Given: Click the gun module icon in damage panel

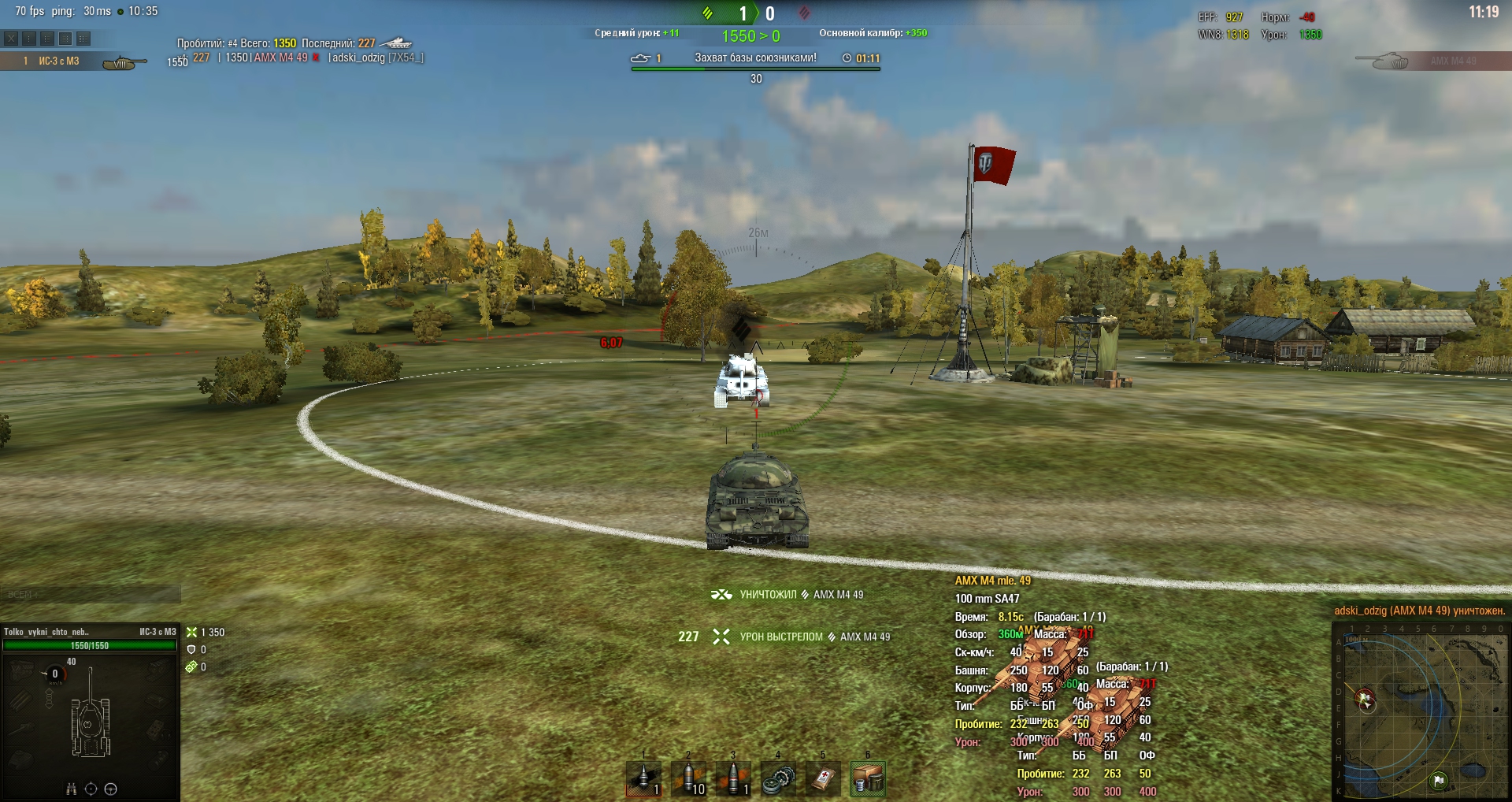Looking at the screenshot, I should pos(21,727).
